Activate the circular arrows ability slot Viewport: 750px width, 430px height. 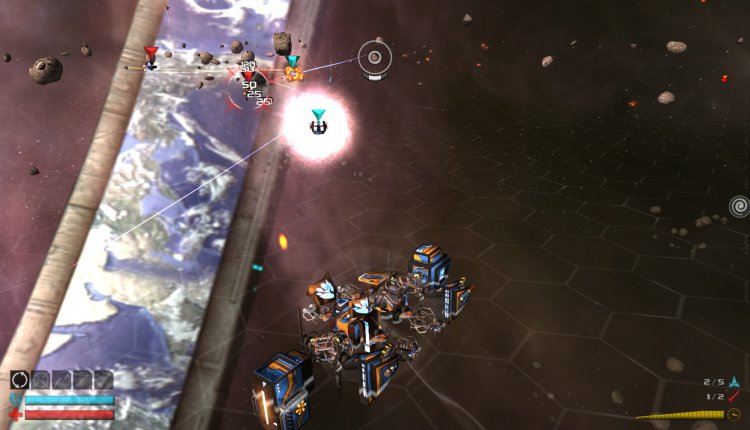(x=19, y=379)
